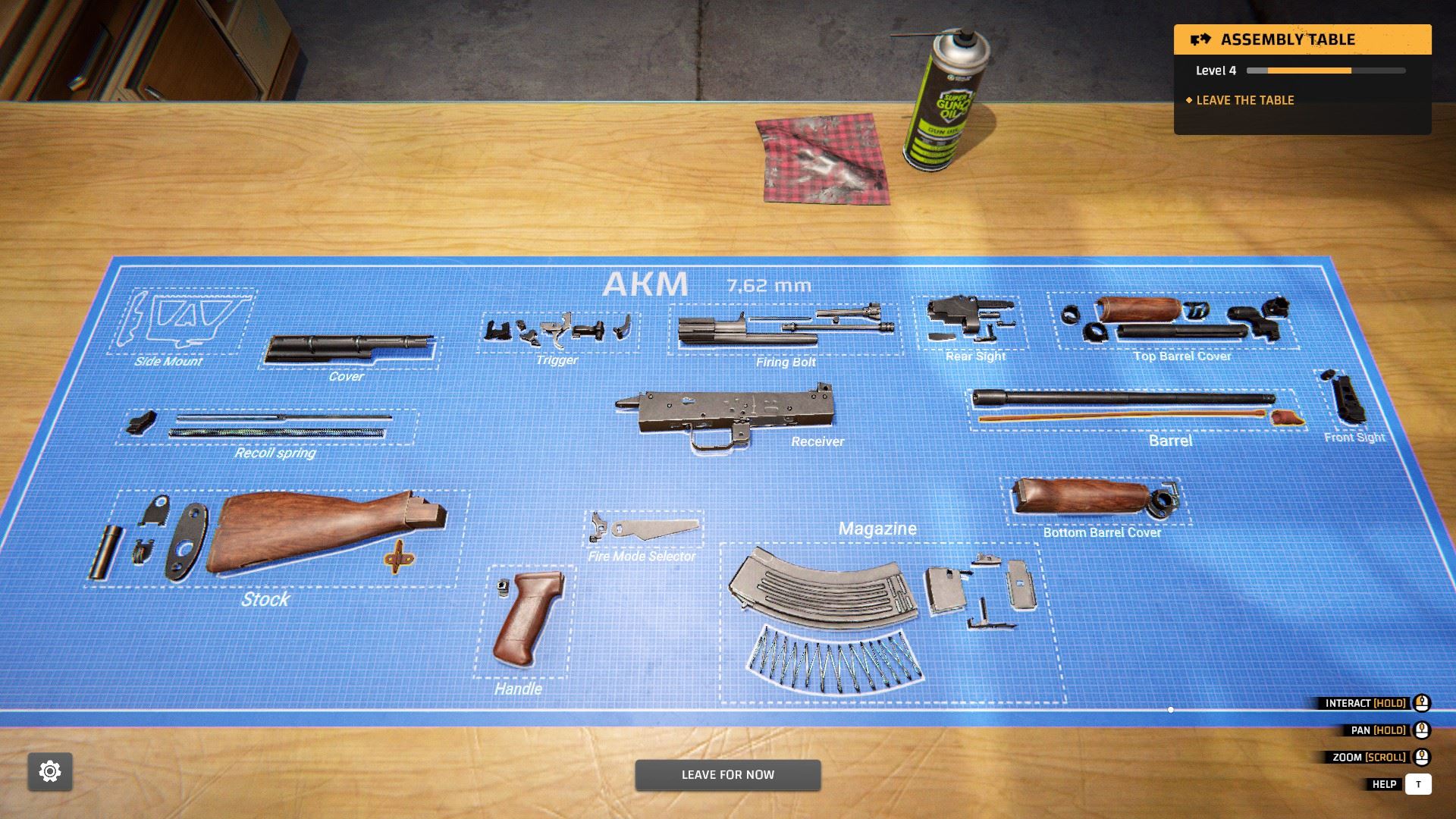This screenshot has height=819, width=1456.
Task: Grab the wooden Handle grip
Action: (525, 622)
